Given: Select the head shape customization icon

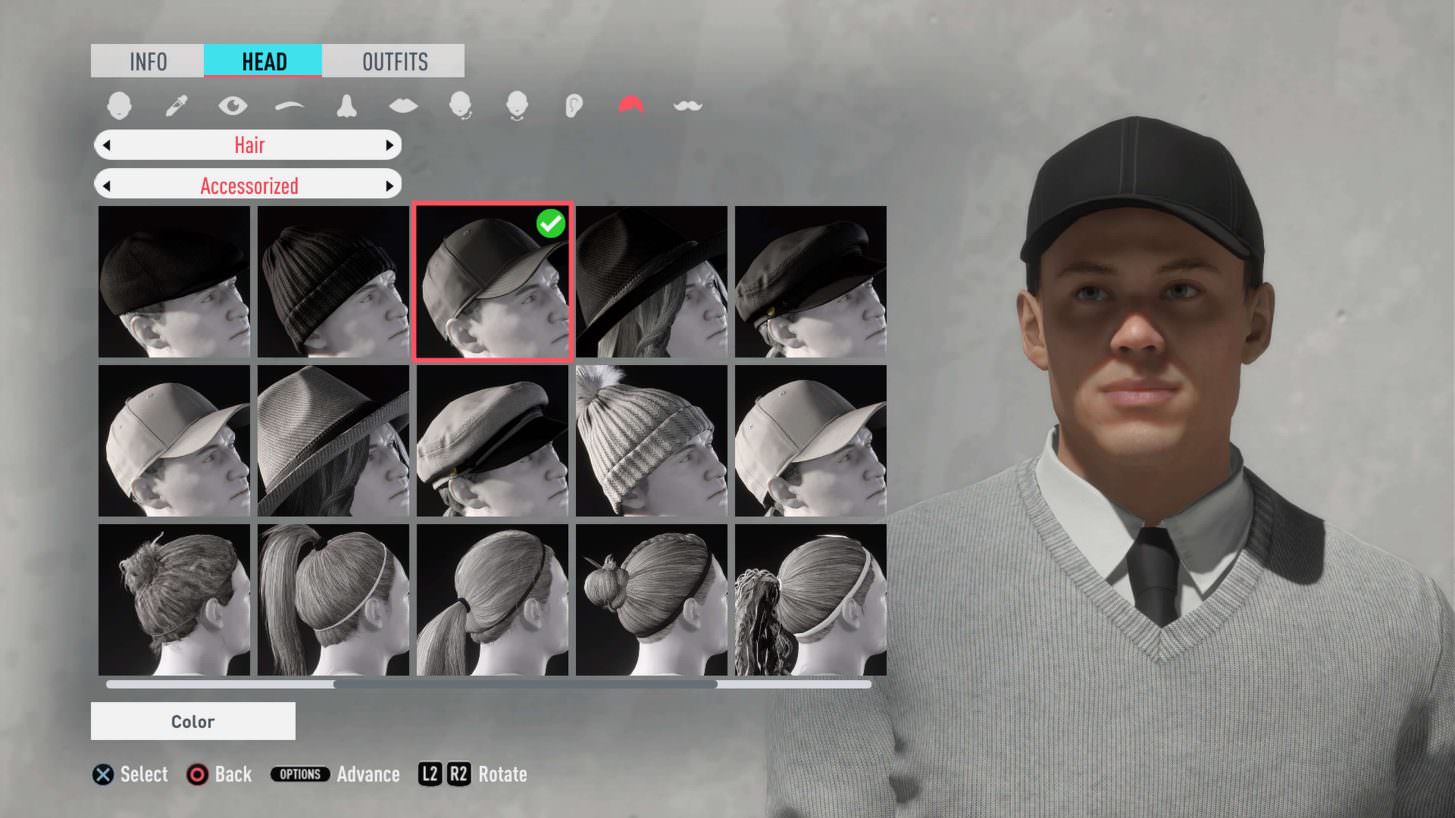Looking at the screenshot, I should pyautogui.click(x=120, y=103).
